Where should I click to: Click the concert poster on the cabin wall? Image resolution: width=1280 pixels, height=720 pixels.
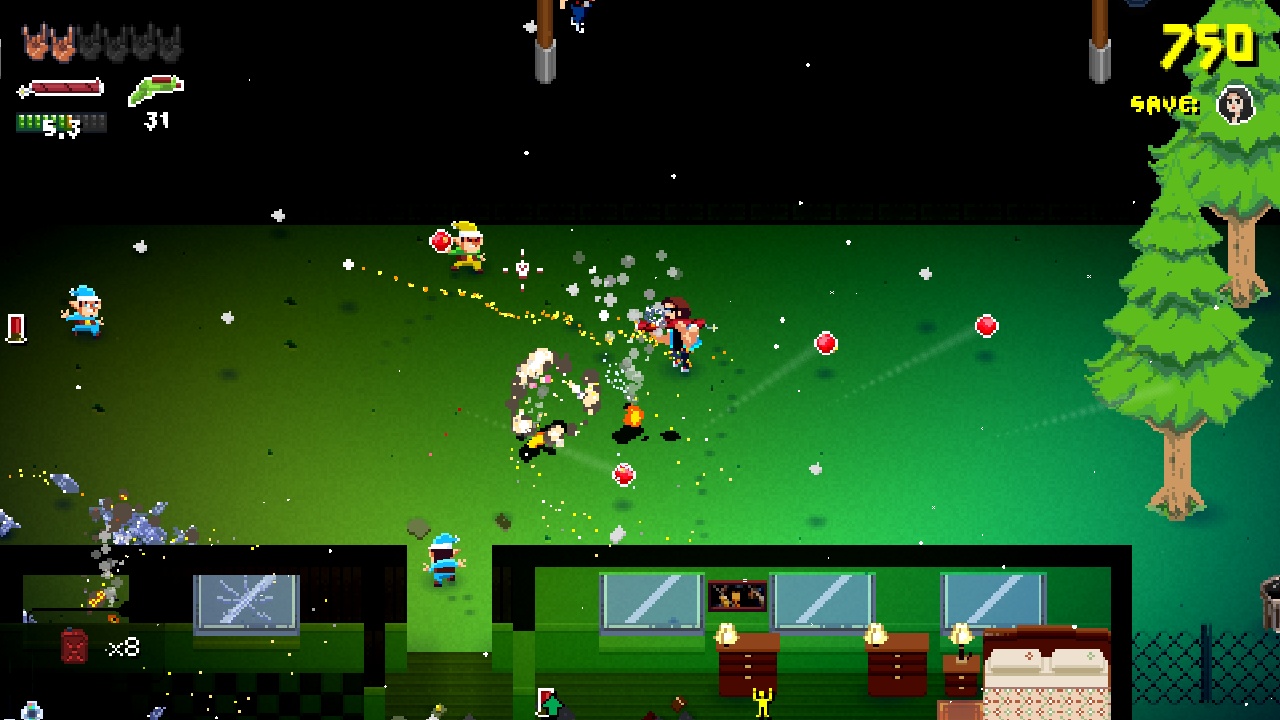[x=737, y=596]
